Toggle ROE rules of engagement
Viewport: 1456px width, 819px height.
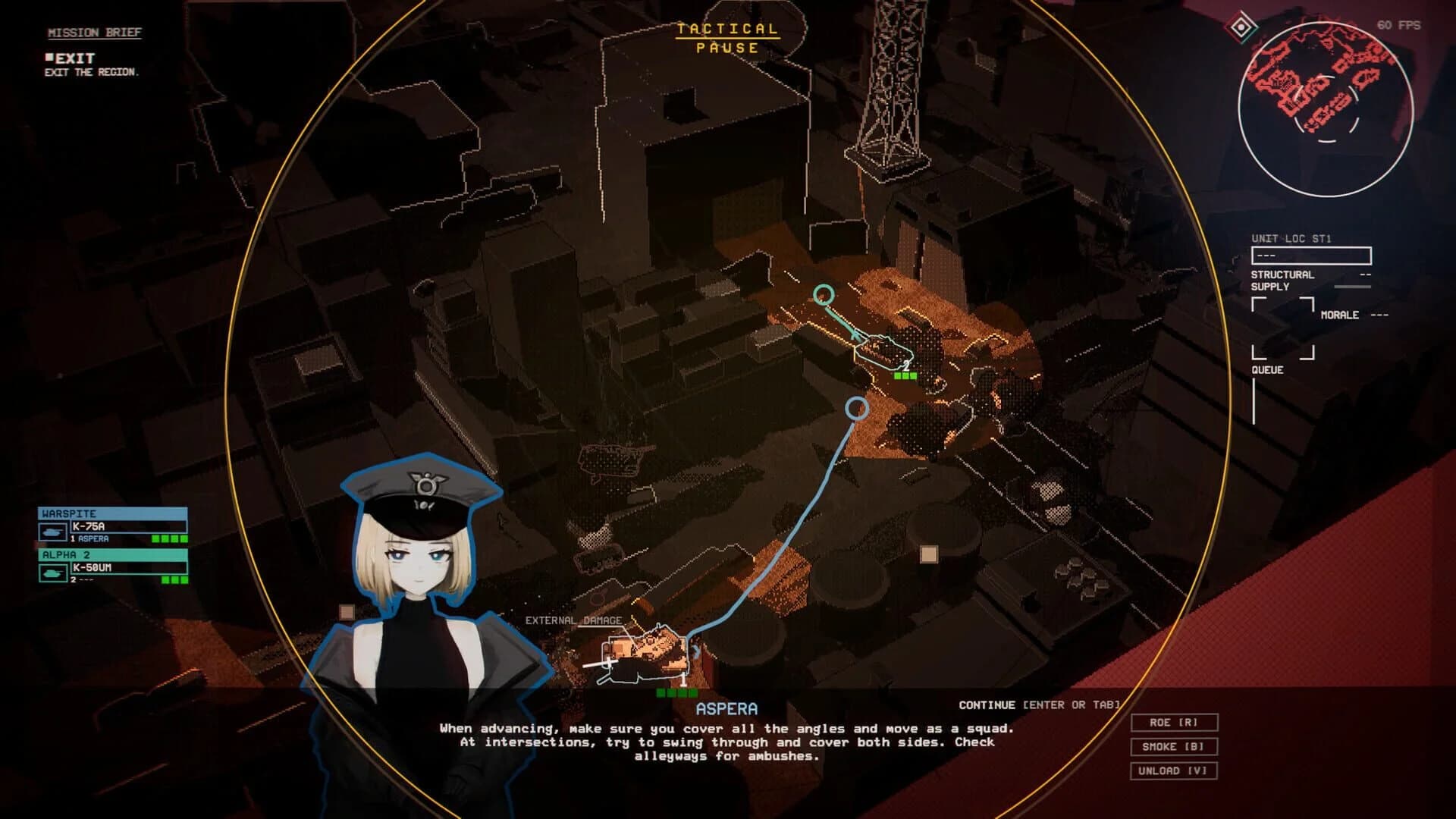pos(1173,722)
